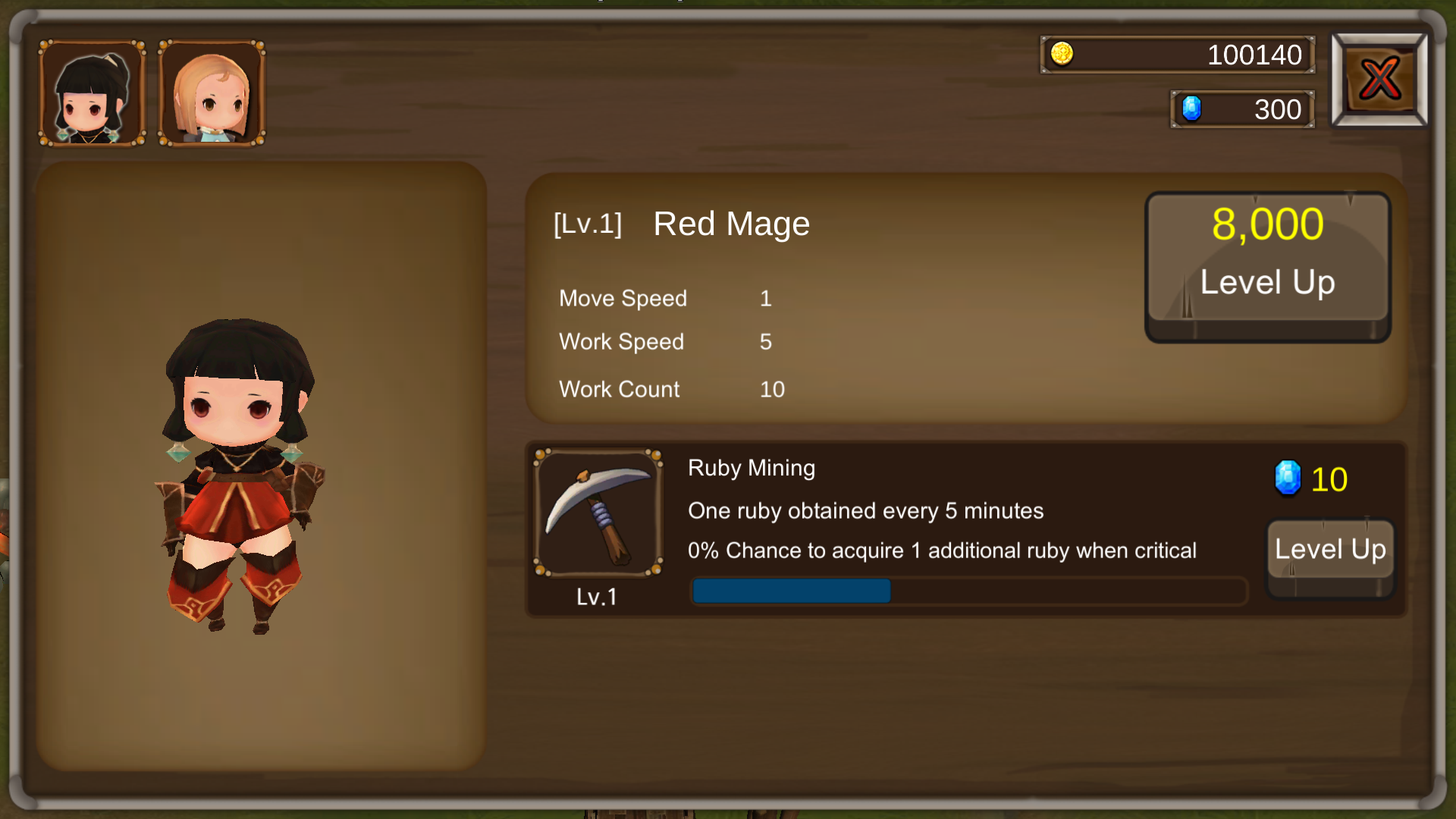
Task: Click the Move Speed stat row
Action: (623, 298)
